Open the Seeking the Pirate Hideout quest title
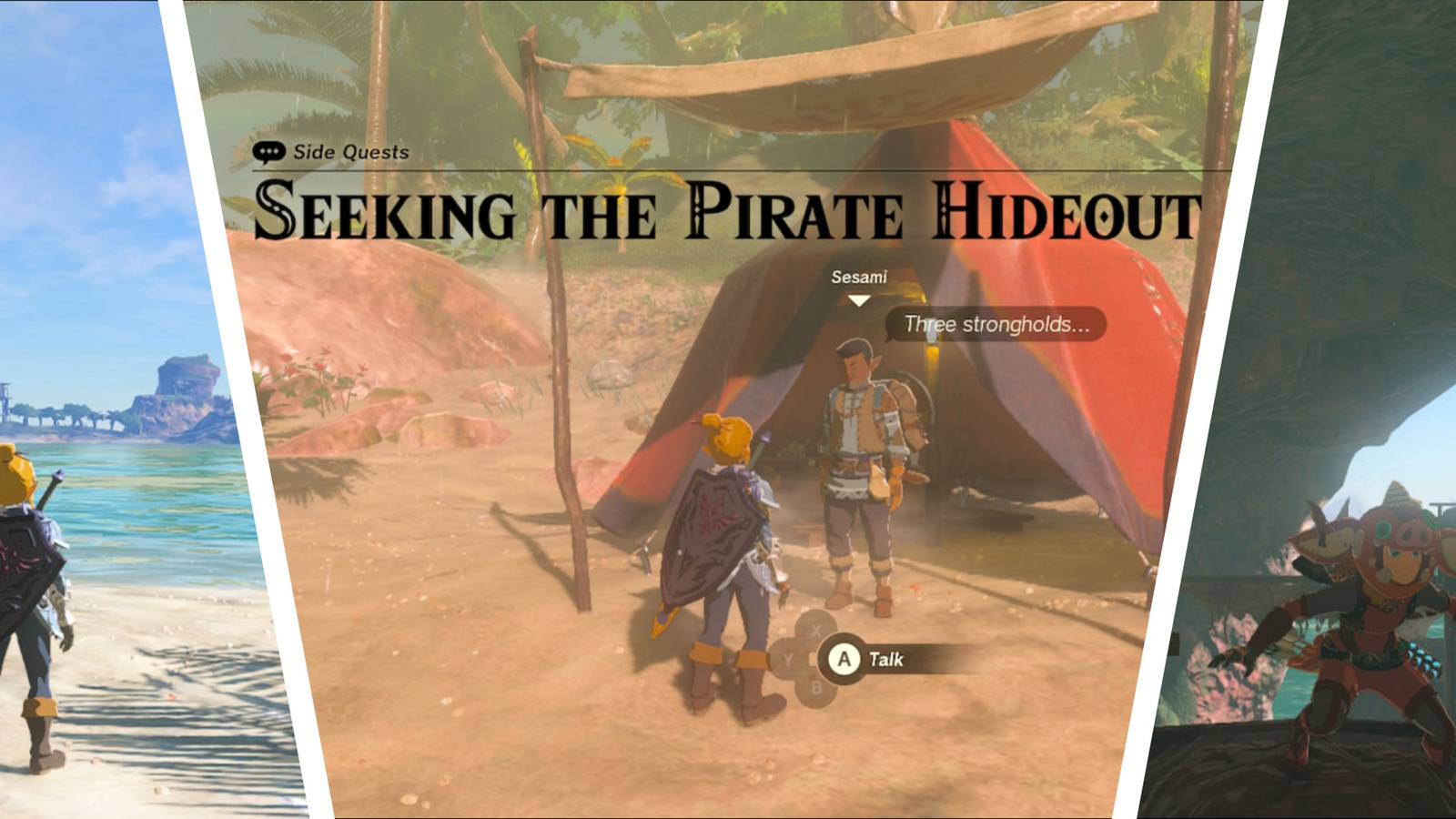Viewport: 1456px width, 819px height. click(728, 211)
